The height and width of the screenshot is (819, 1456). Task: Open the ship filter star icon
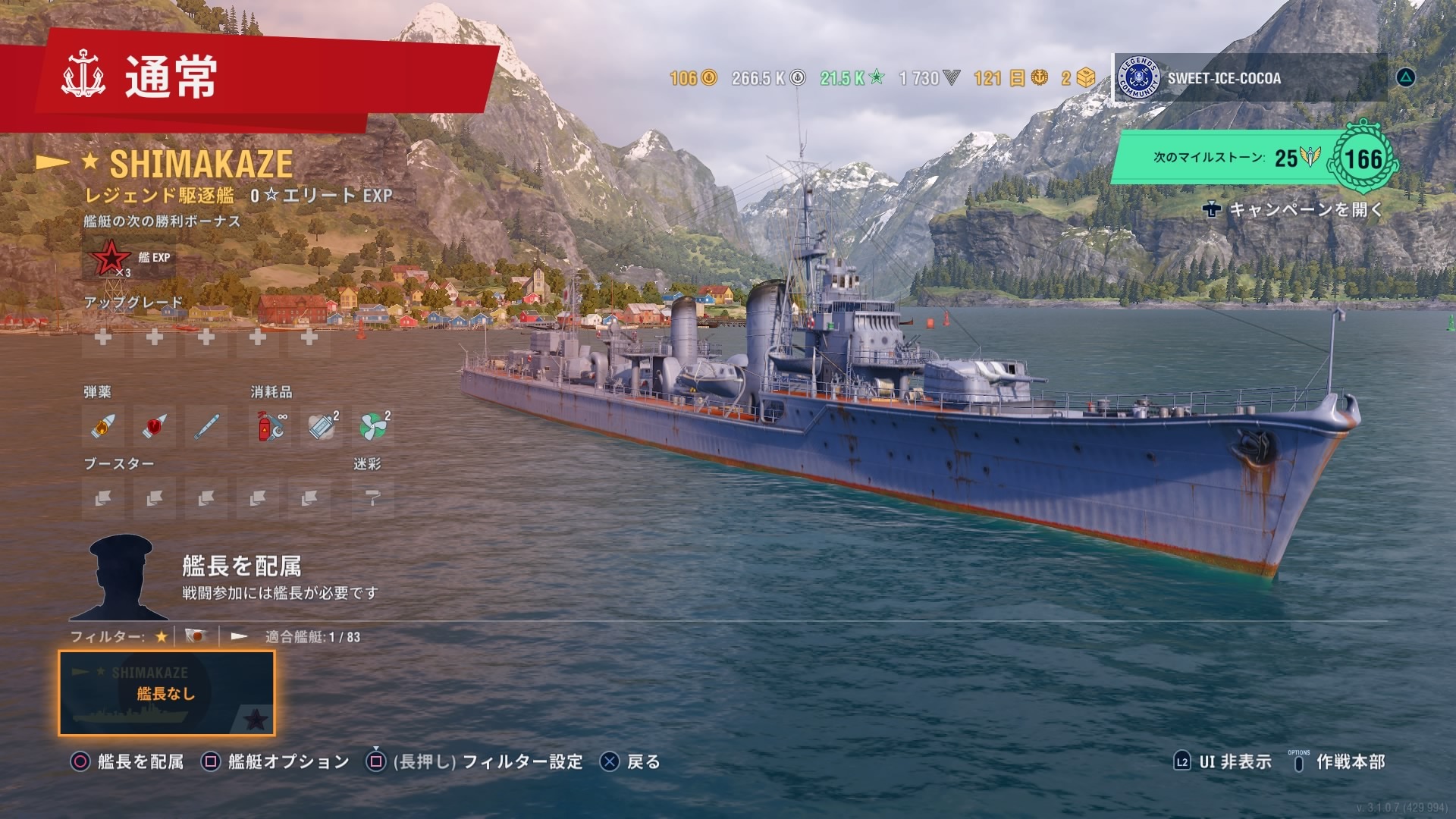pos(161,637)
